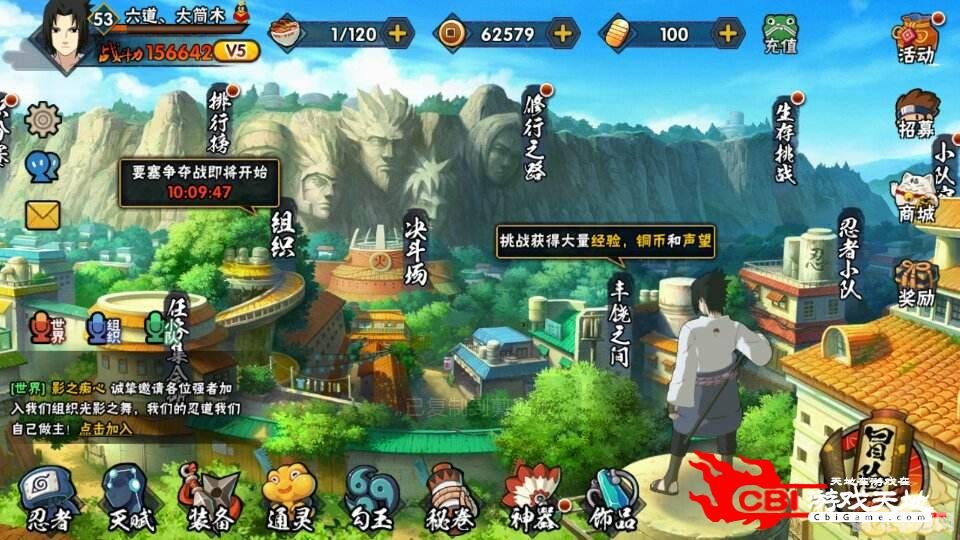
Task: Open the 神器 artifact menu
Action: (x=529, y=495)
